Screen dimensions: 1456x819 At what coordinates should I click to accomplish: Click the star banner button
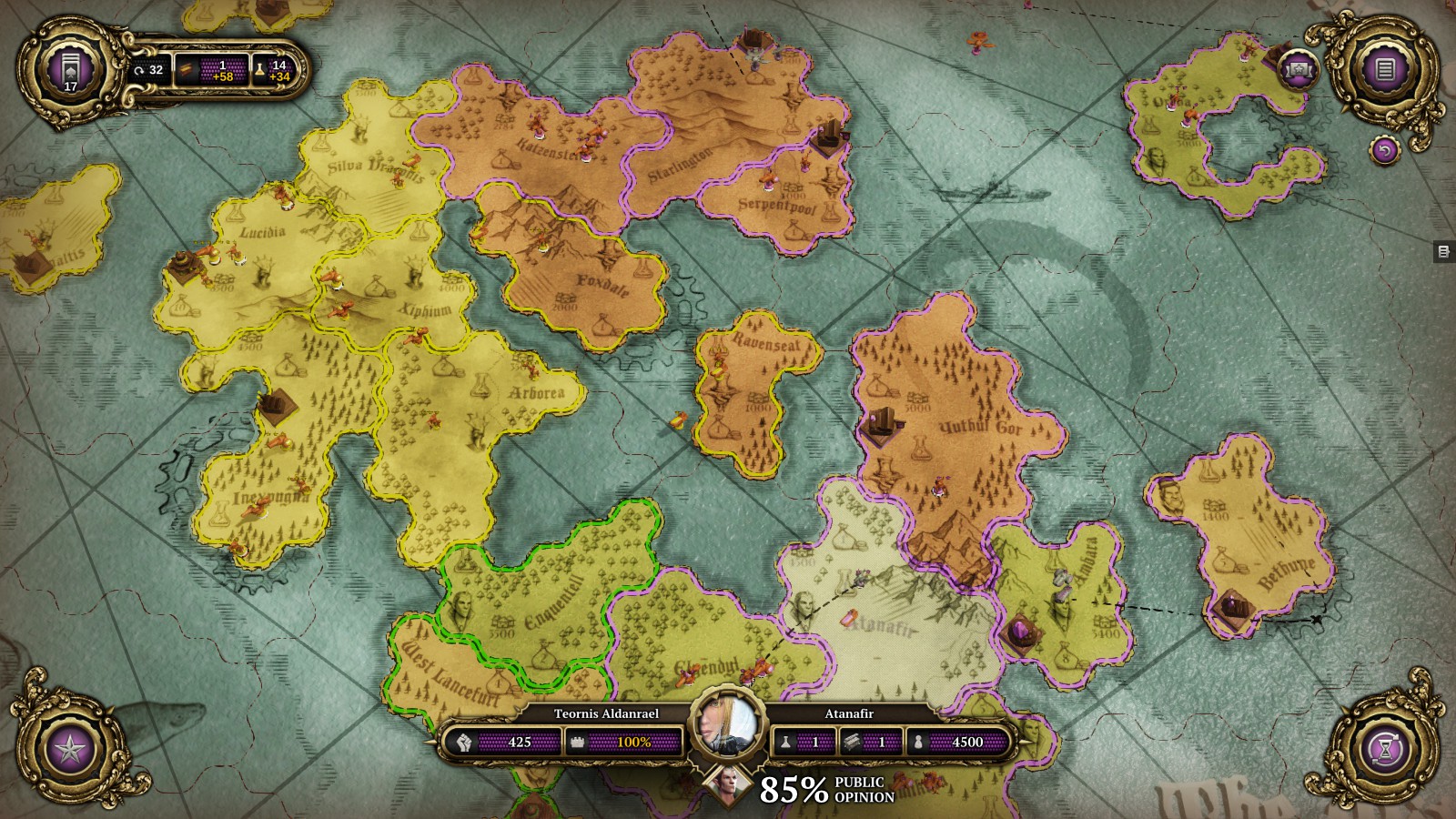(x=1299, y=68)
